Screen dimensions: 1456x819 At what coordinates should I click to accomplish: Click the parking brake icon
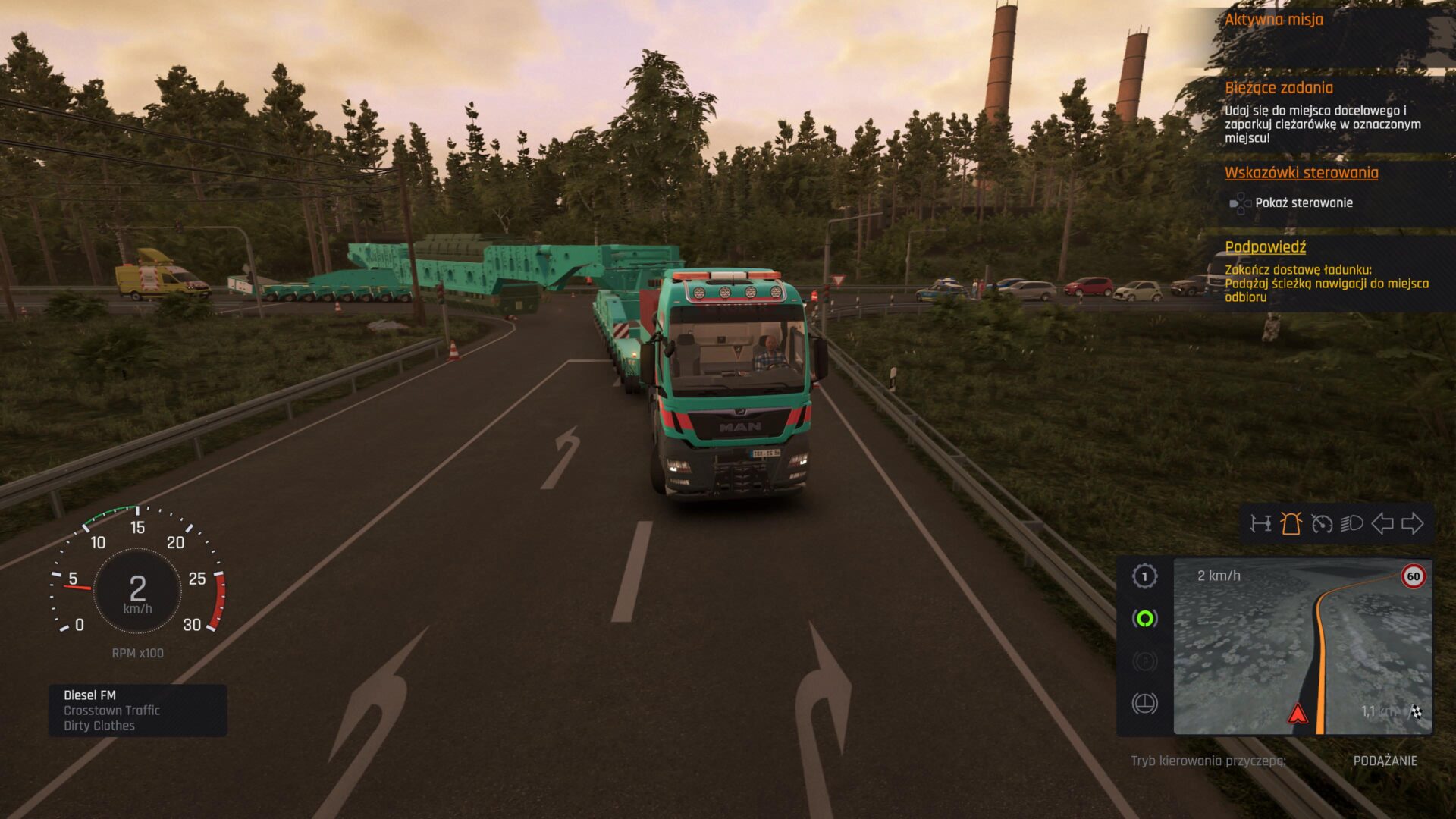[1144, 662]
